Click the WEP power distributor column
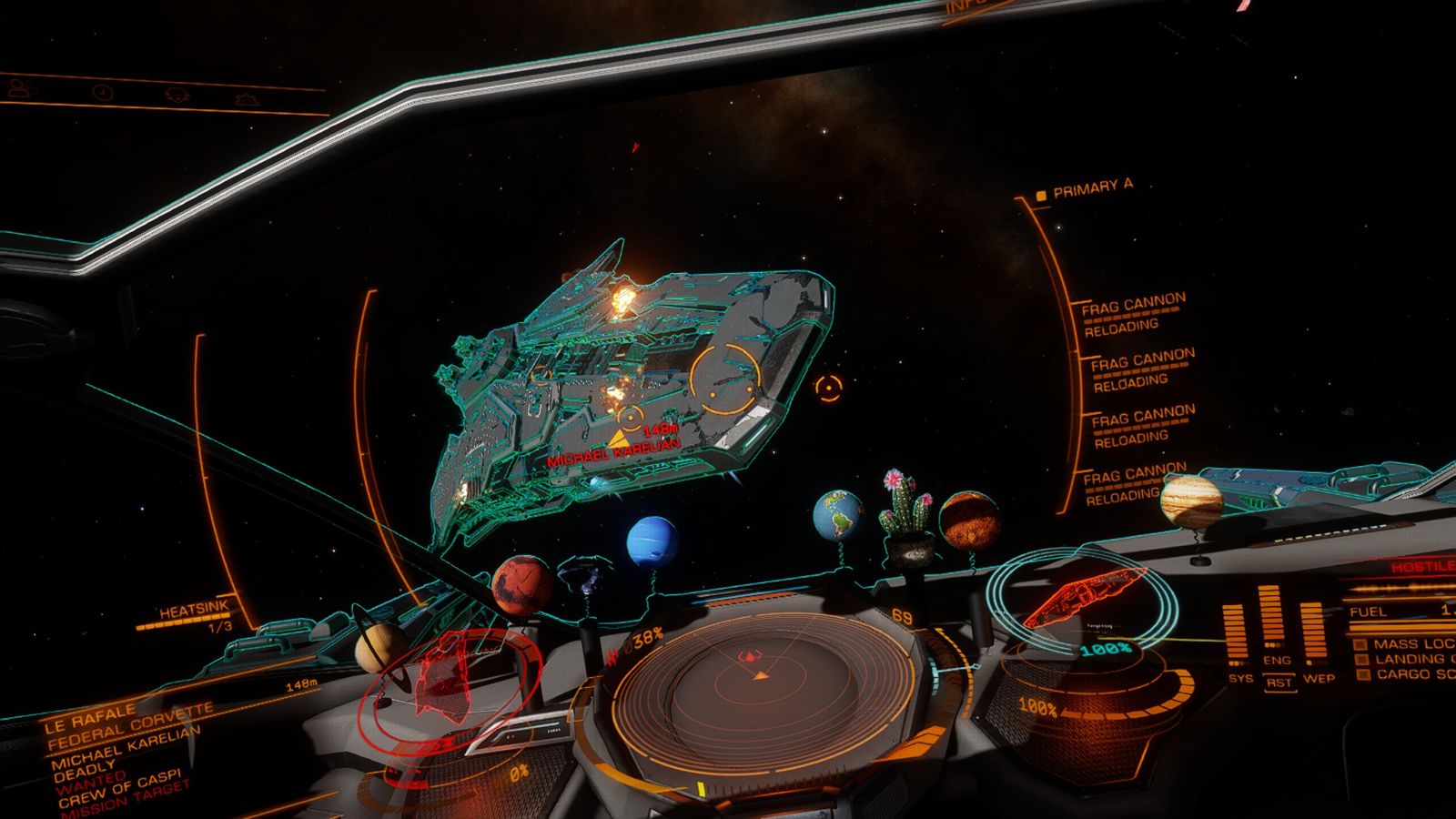 click(x=1312, y=637)
